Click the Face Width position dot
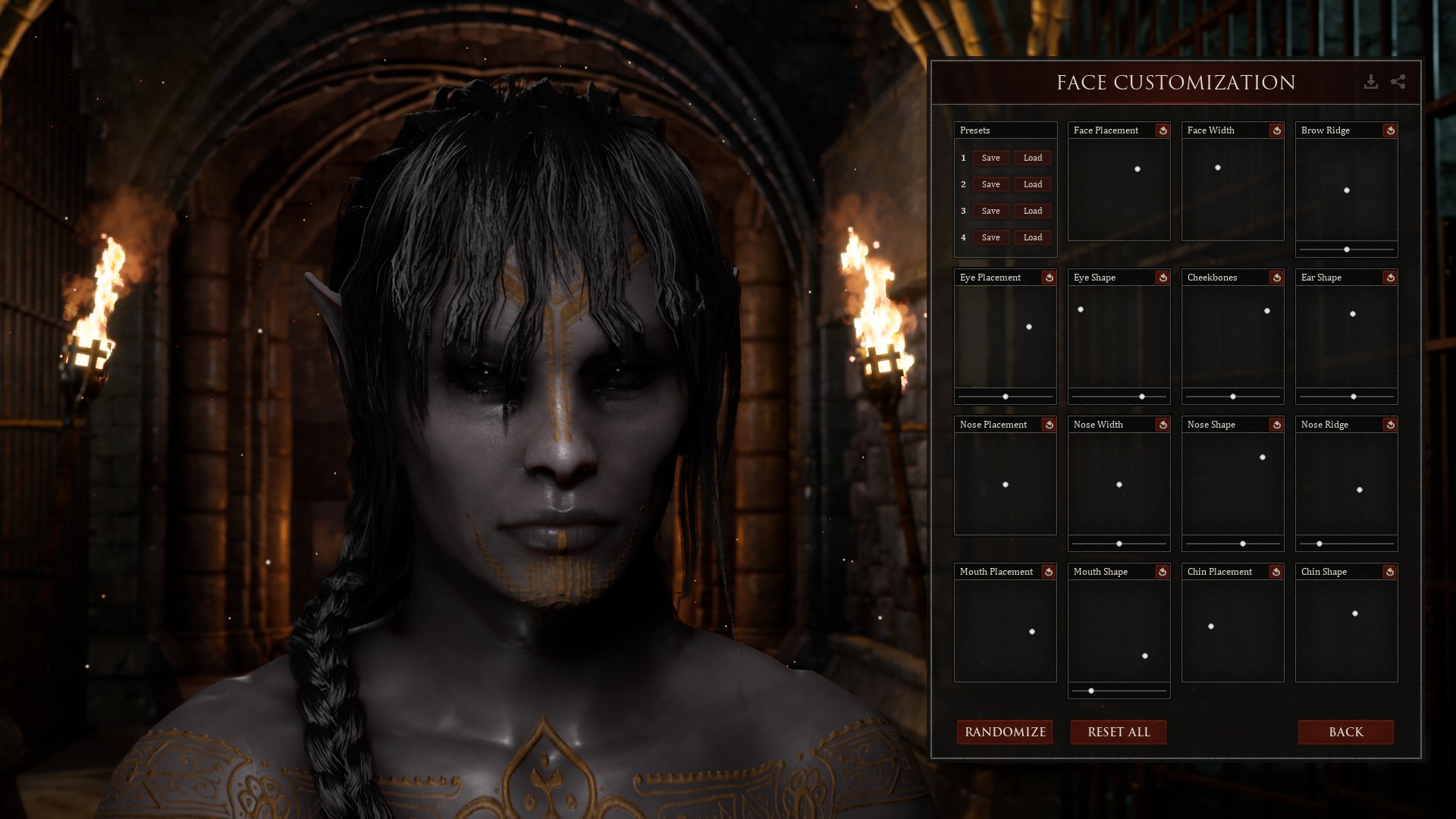This screenshot has height=819, width=1456. [x=1218, y=168]
